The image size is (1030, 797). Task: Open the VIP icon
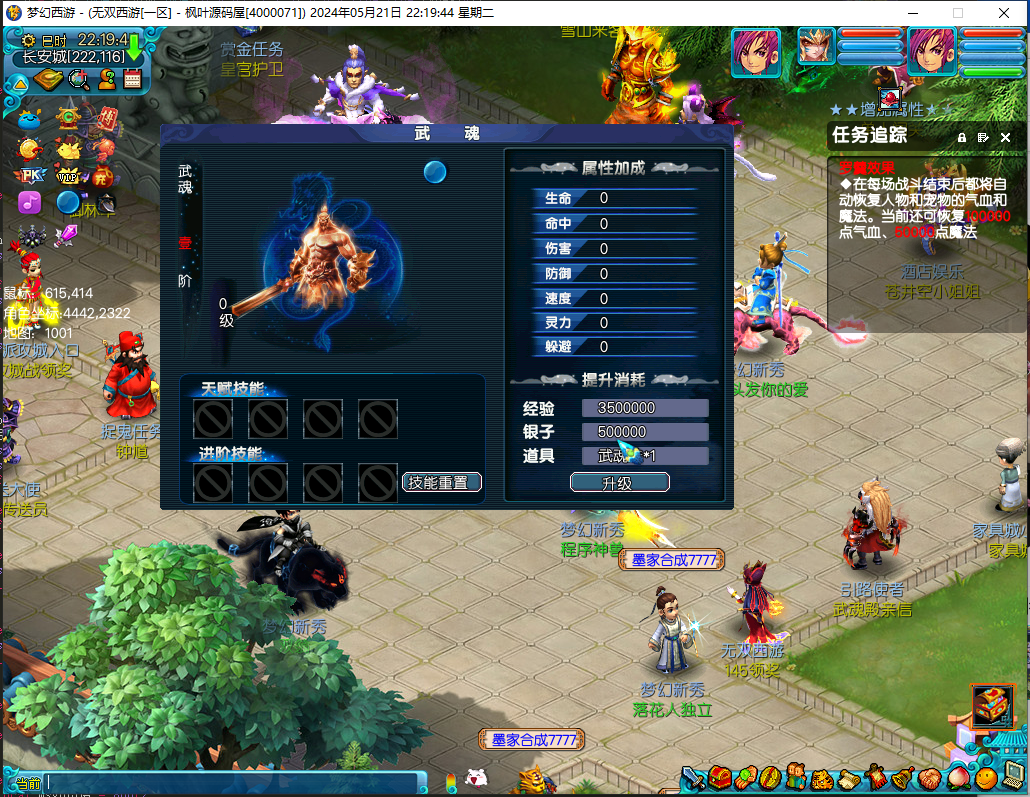(x=68, y=176)
